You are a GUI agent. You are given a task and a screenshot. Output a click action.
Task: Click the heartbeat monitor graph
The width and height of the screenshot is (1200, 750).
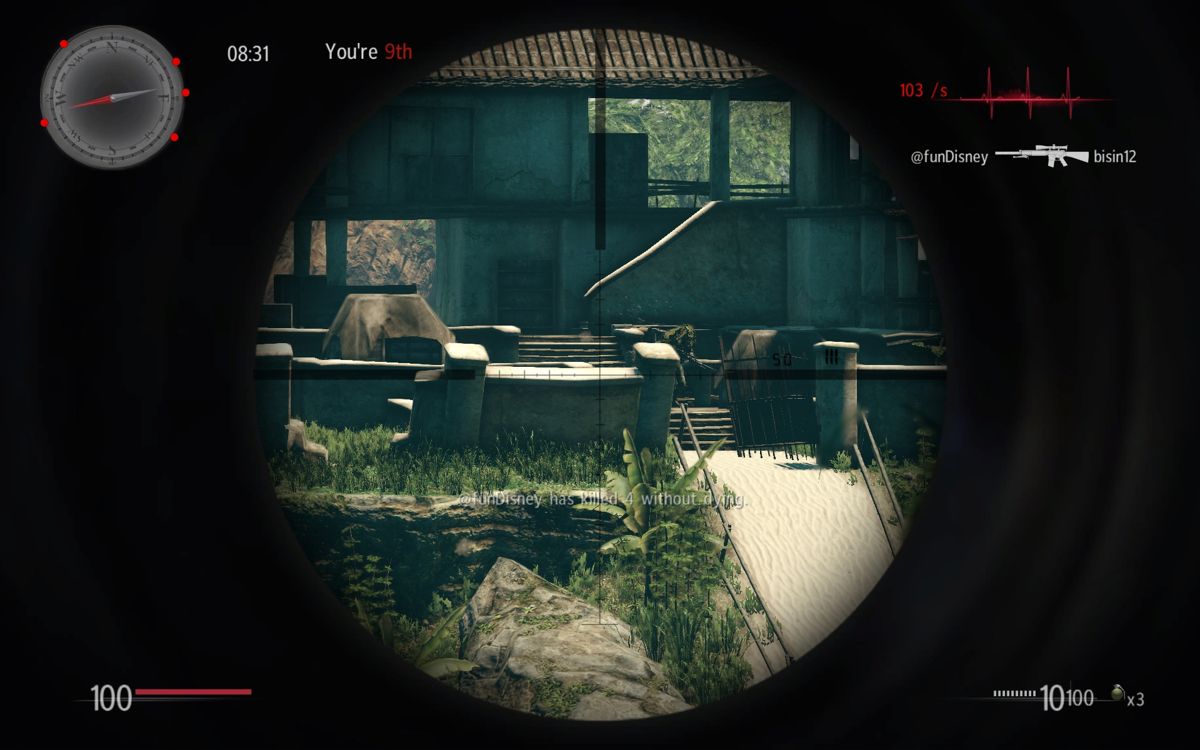pyautogui.click(x=1032, y=92)
